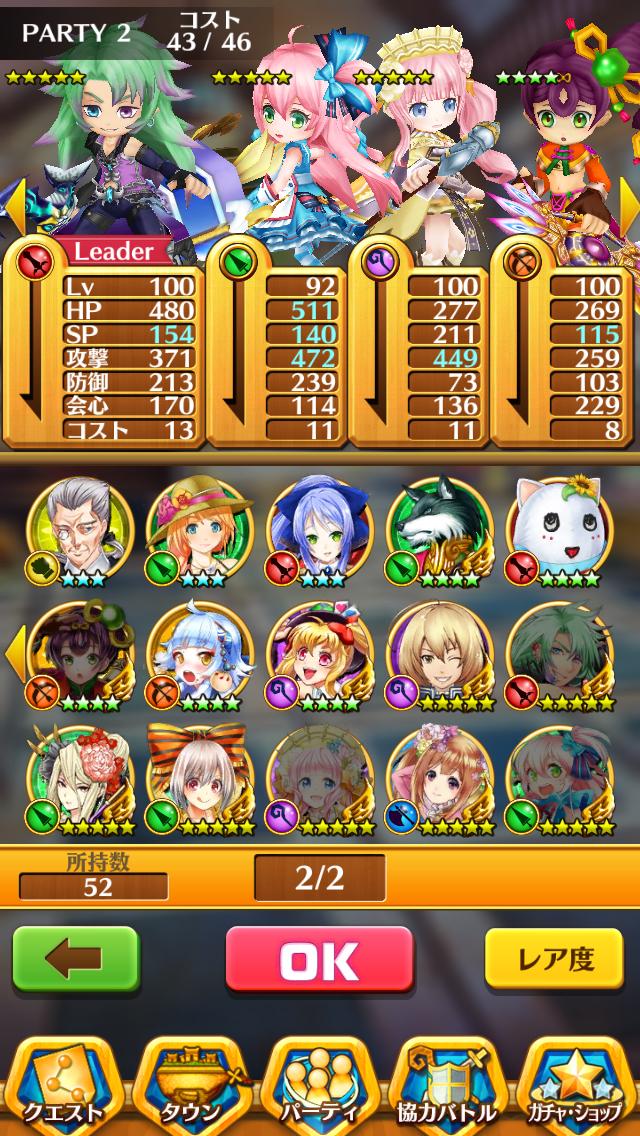Open the クエスト menu

click(x=65, y=1085)
